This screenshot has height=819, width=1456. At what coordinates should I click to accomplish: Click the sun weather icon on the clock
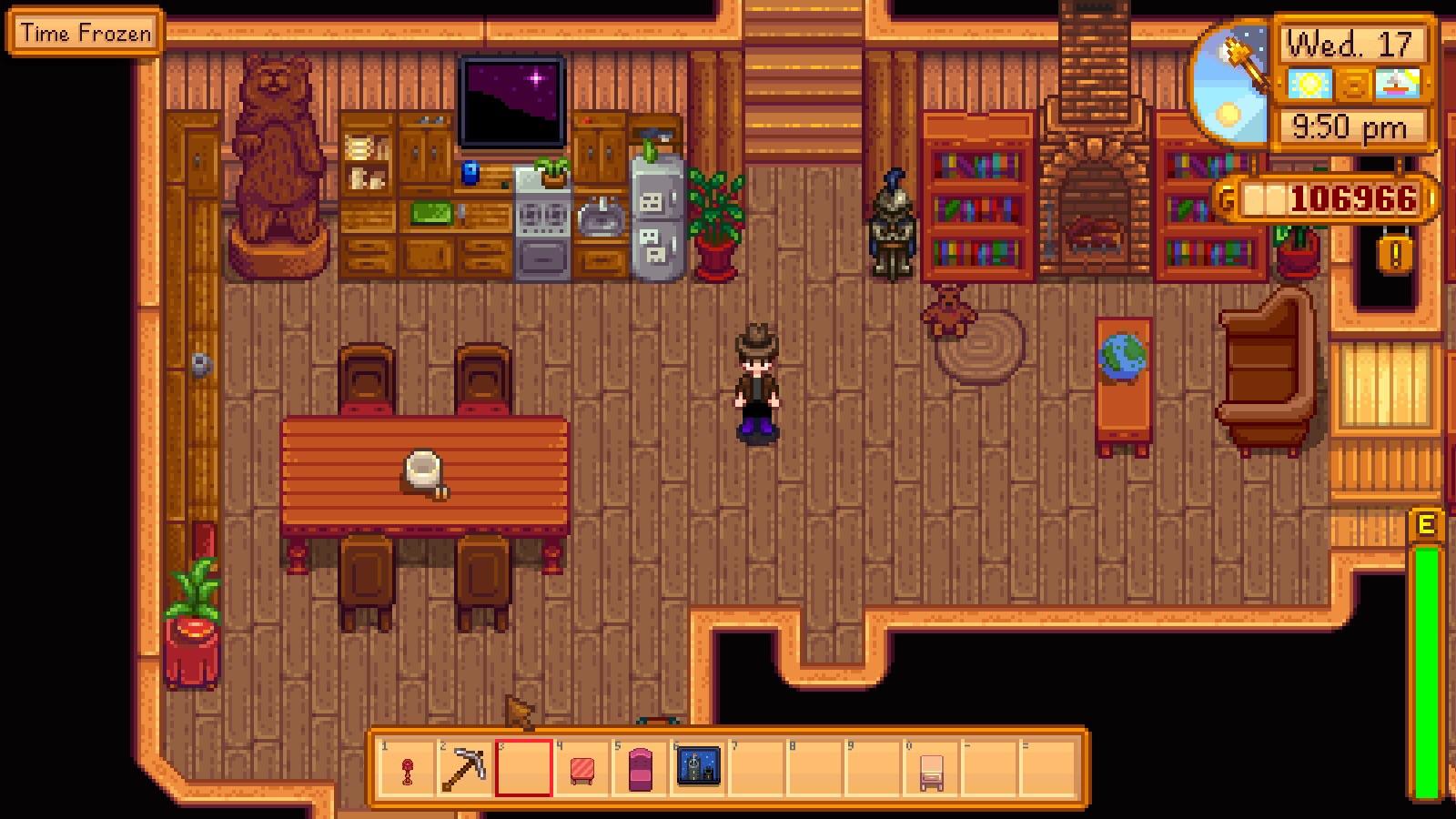[1310, 84]
